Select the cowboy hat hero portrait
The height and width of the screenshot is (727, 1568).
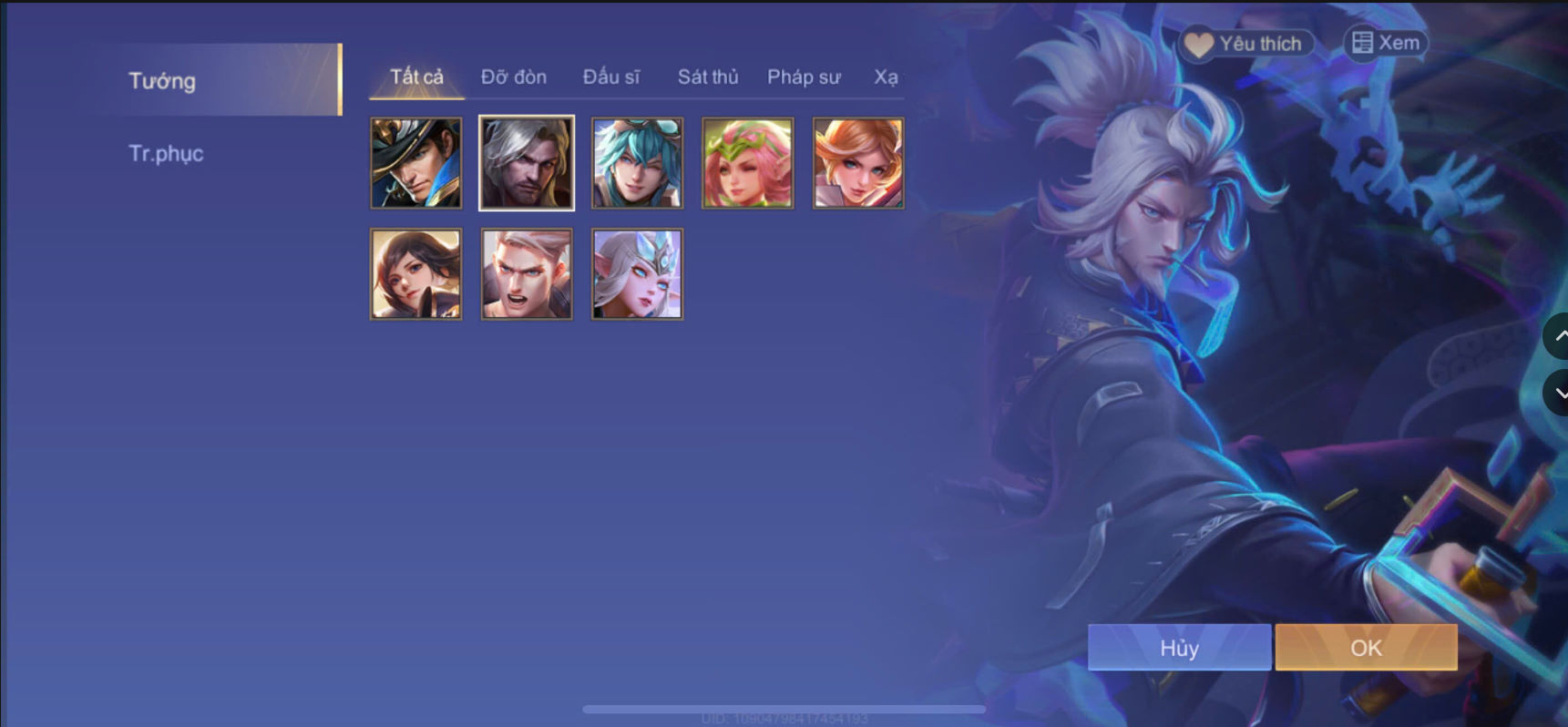[415, 162]
